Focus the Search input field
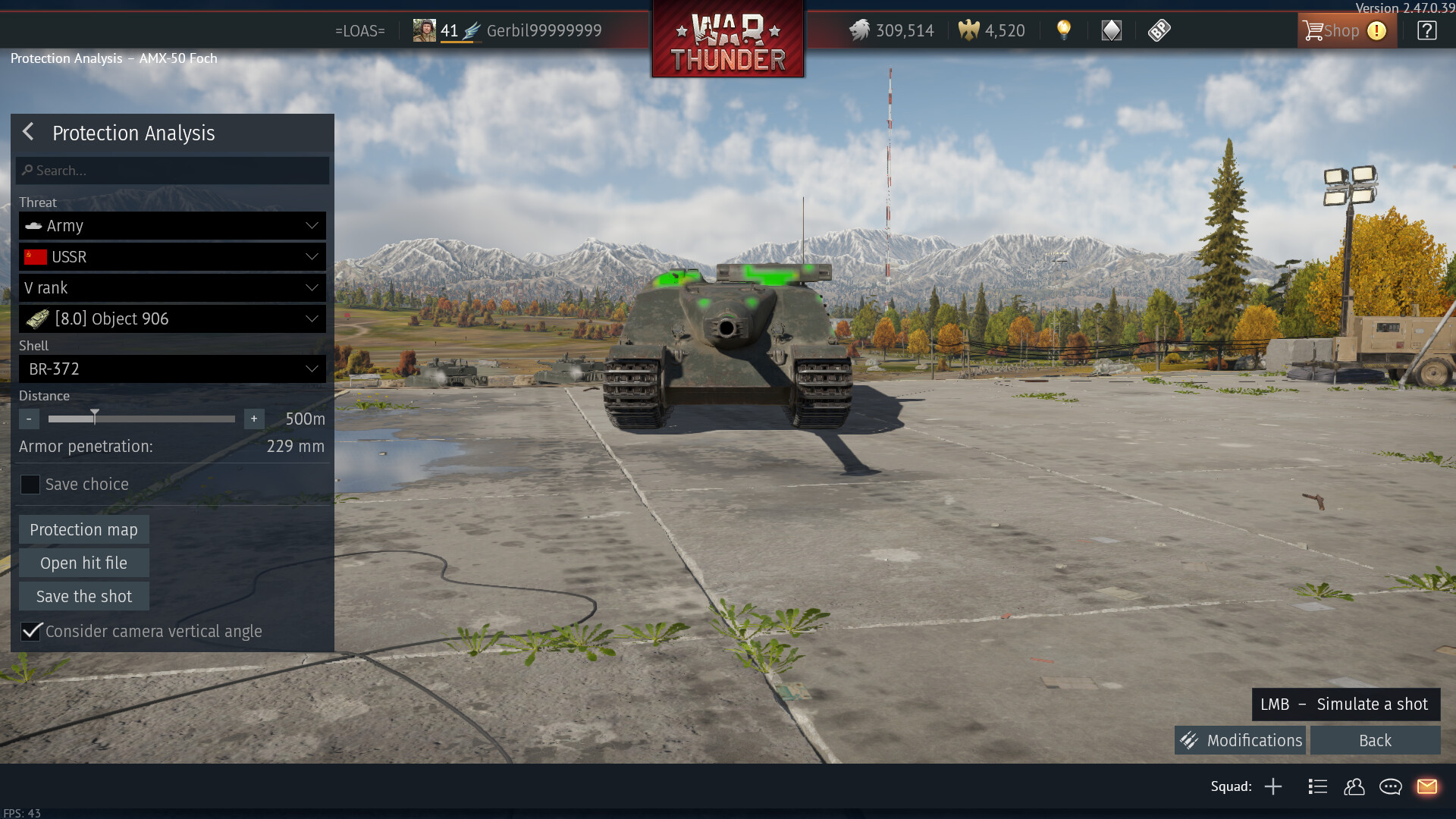Viewport: 1456px width, 819px height. [x=173, y=171]
